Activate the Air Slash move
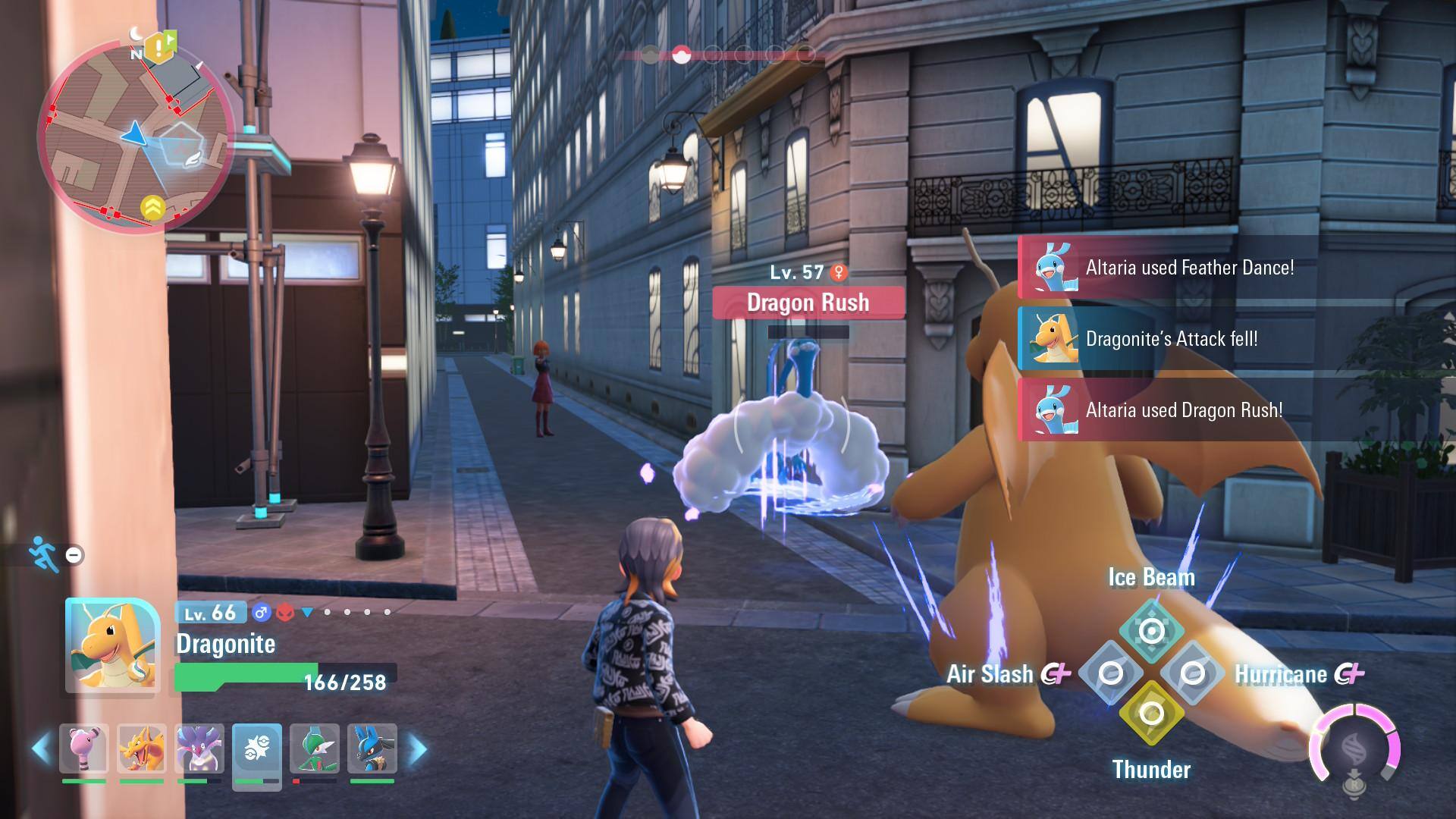 pyautogui.click(x=1110, y=673)
